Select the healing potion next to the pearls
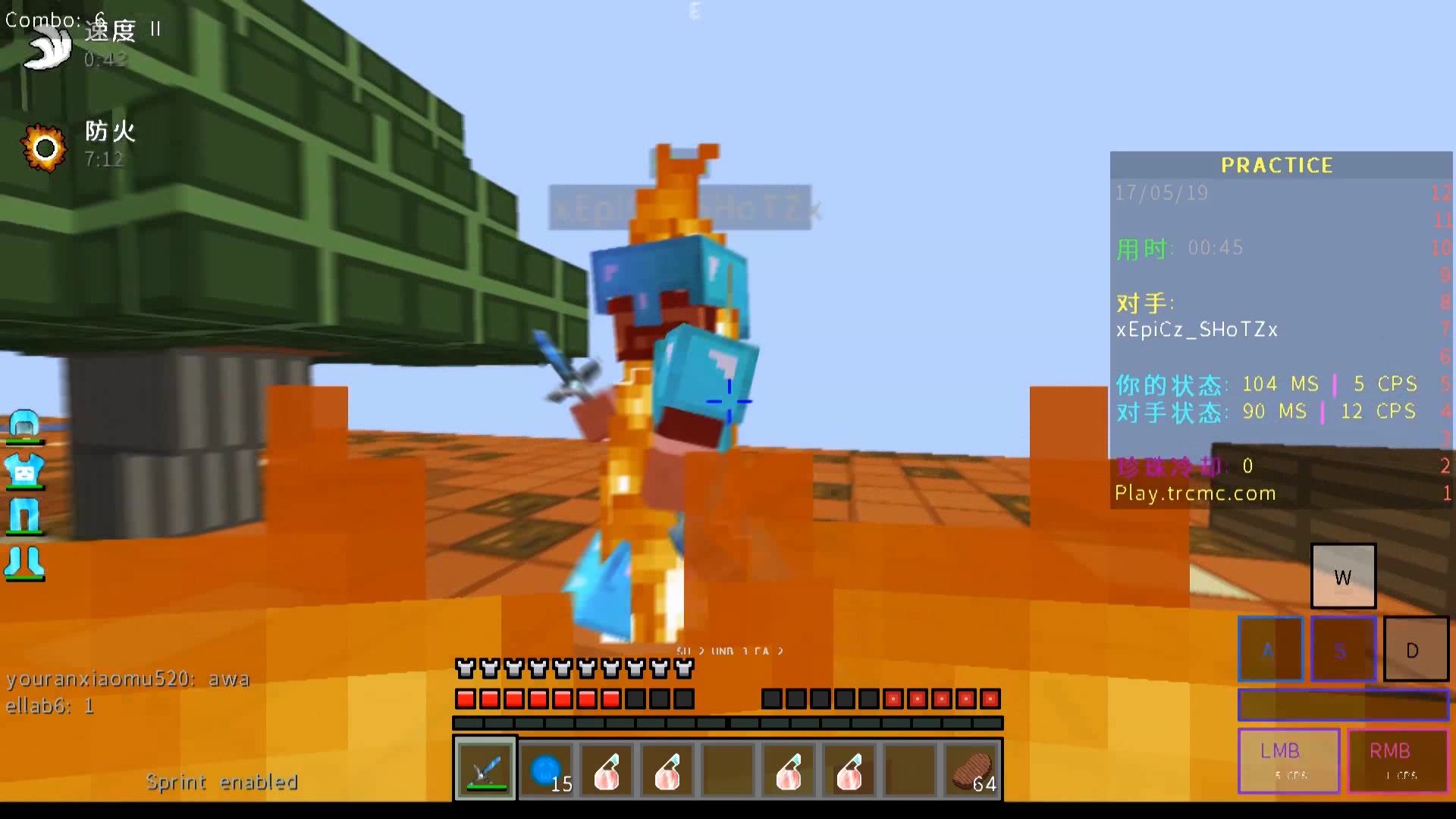 pos(607,770)
